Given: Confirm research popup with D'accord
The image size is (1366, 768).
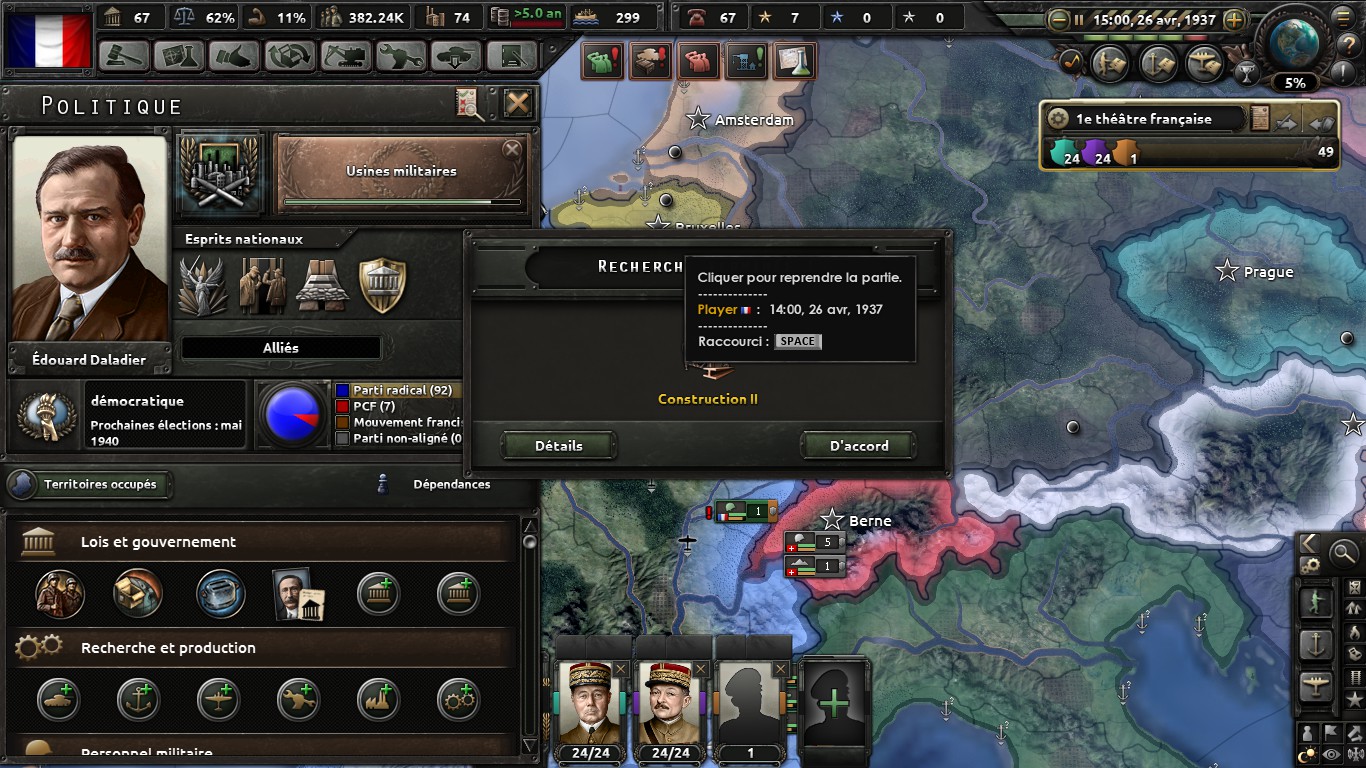Looking at the screenshot, I should pos(859,446).
